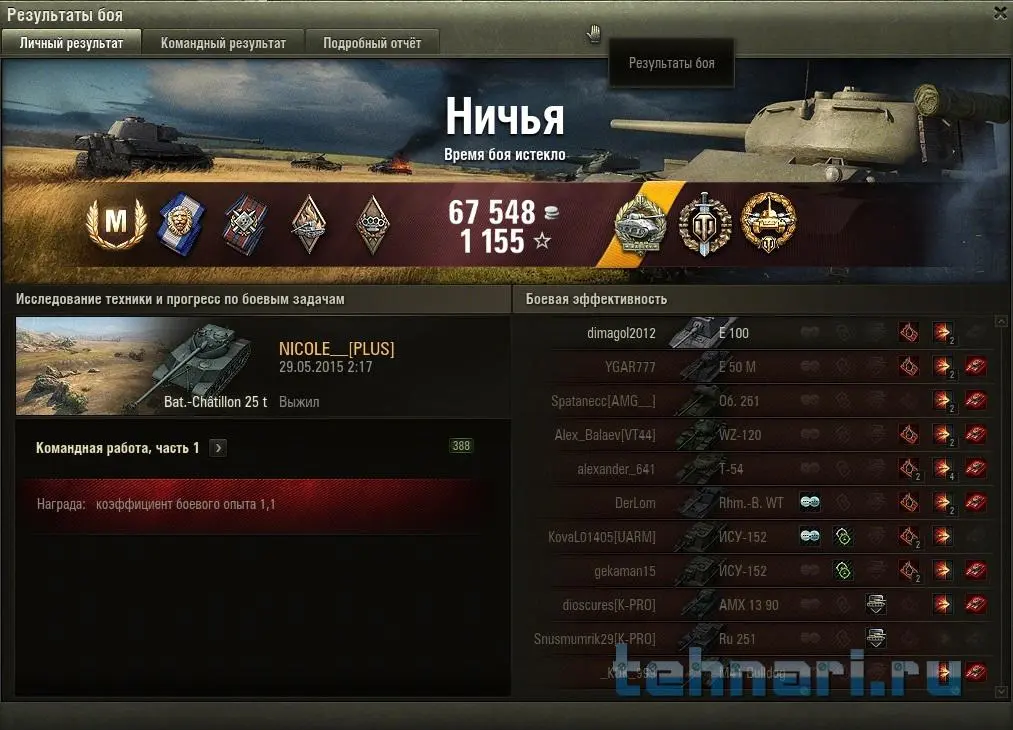Select the gekaman15 ИСУ-152 row

coord(750,571)
